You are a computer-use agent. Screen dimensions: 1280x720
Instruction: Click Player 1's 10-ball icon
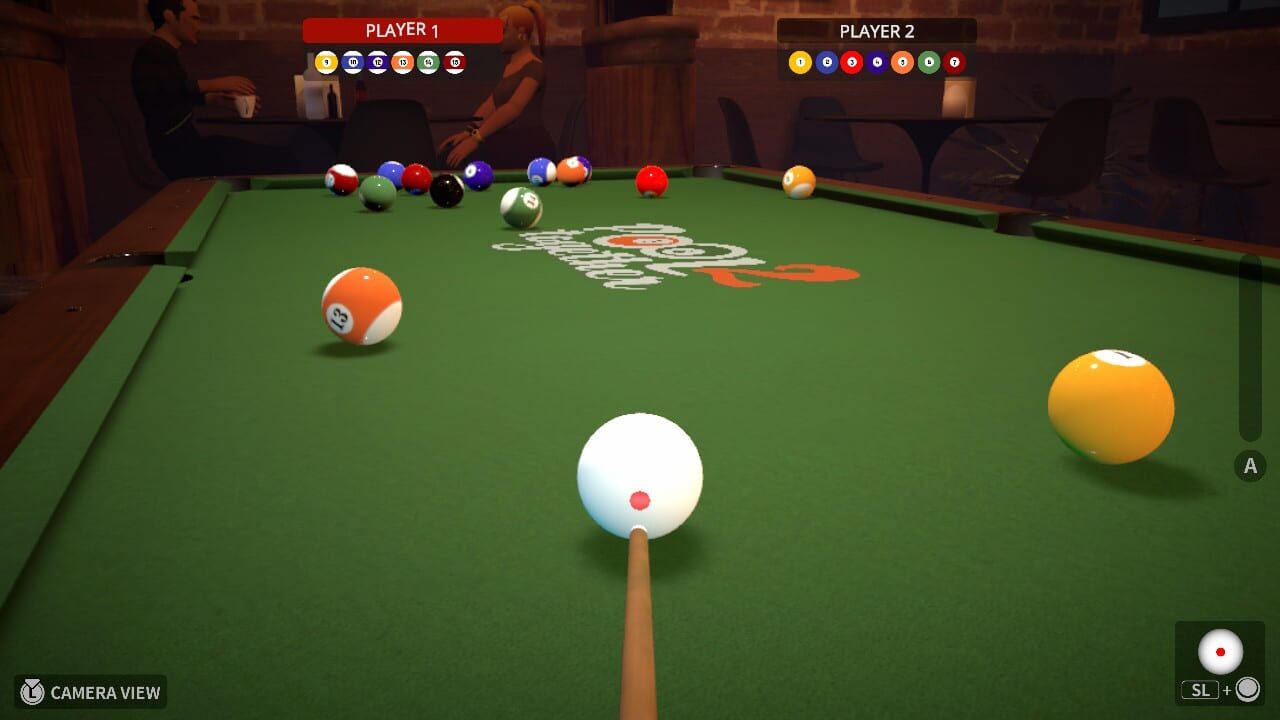point(353,62)
